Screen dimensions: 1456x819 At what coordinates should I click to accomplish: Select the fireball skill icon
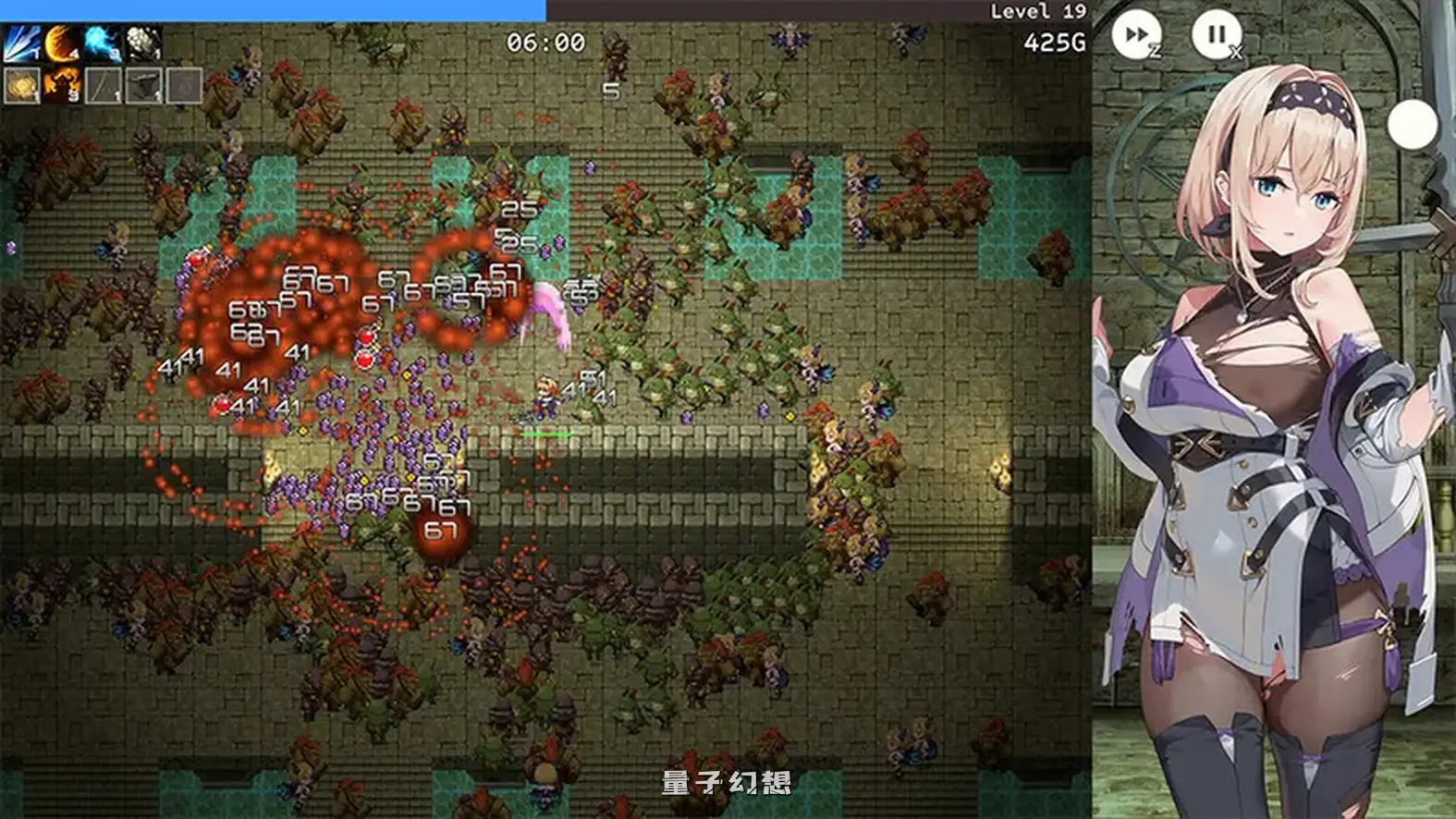[x=61, y=43]
